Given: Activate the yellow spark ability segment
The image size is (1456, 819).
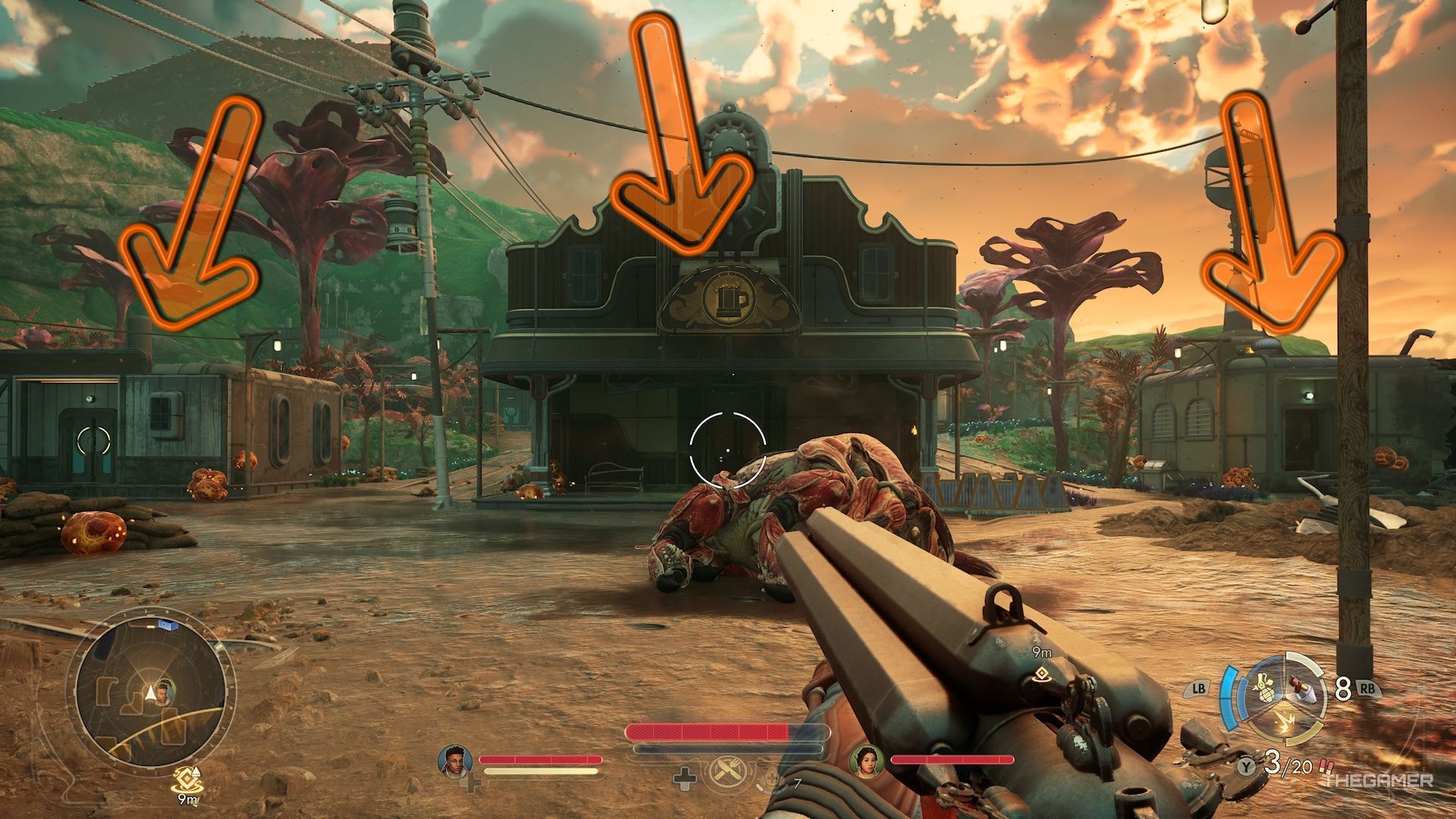Looking at the screenshot, I should coord(1285,721).
